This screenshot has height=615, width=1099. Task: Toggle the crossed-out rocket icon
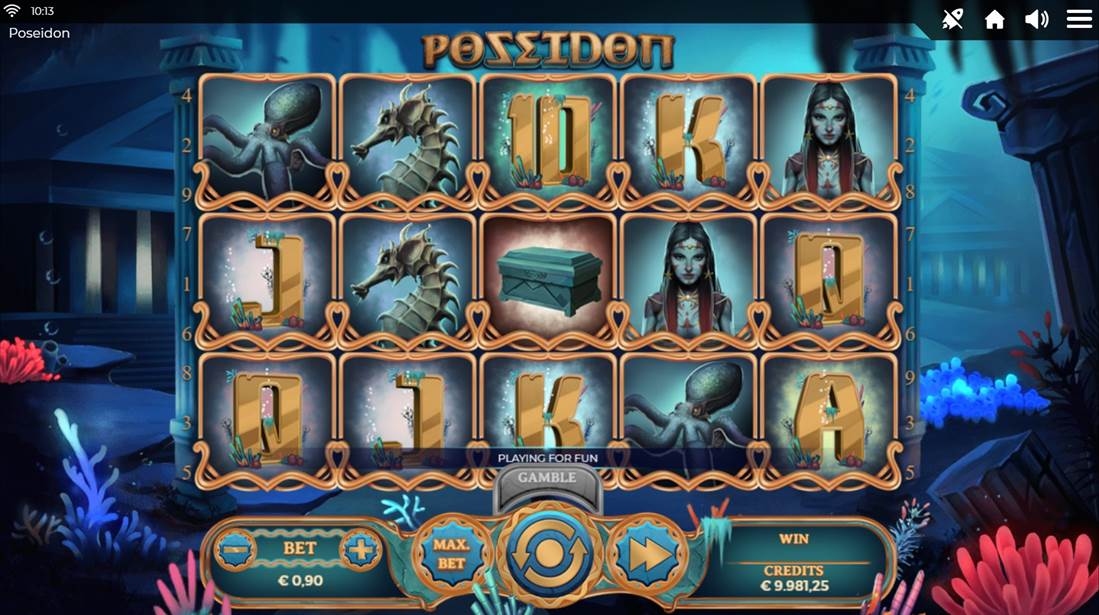point(952,19)
